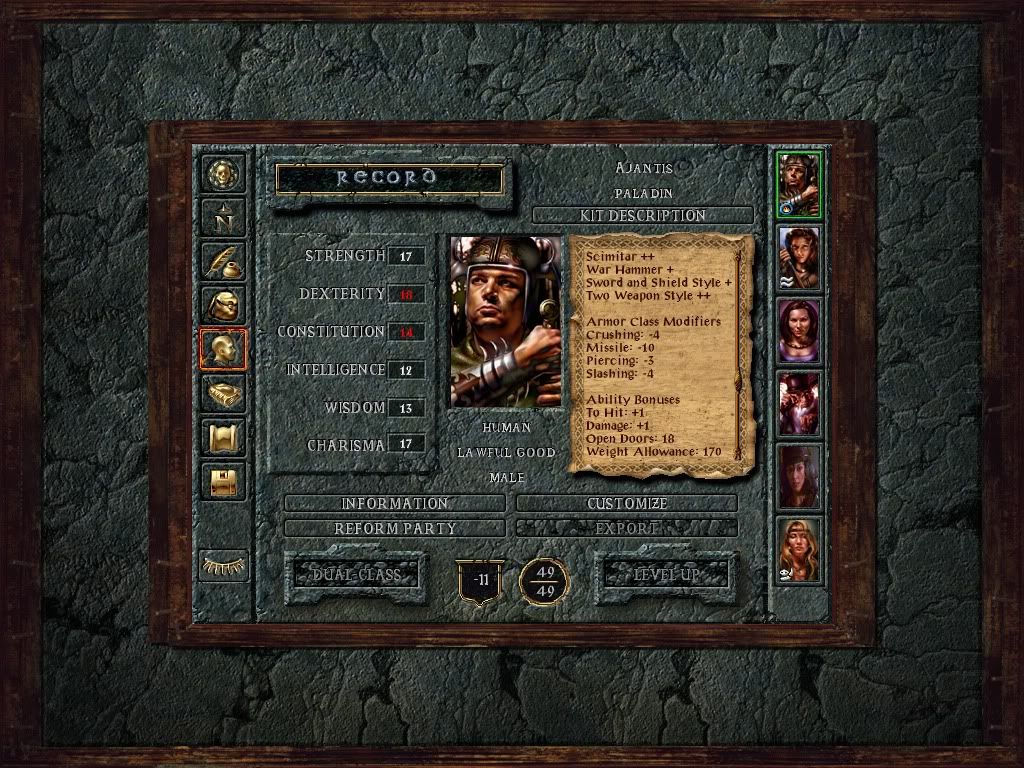The height and width of the screenshot is (768, 1024).
Task: Click the Information button
Action: tap(394, 503)
